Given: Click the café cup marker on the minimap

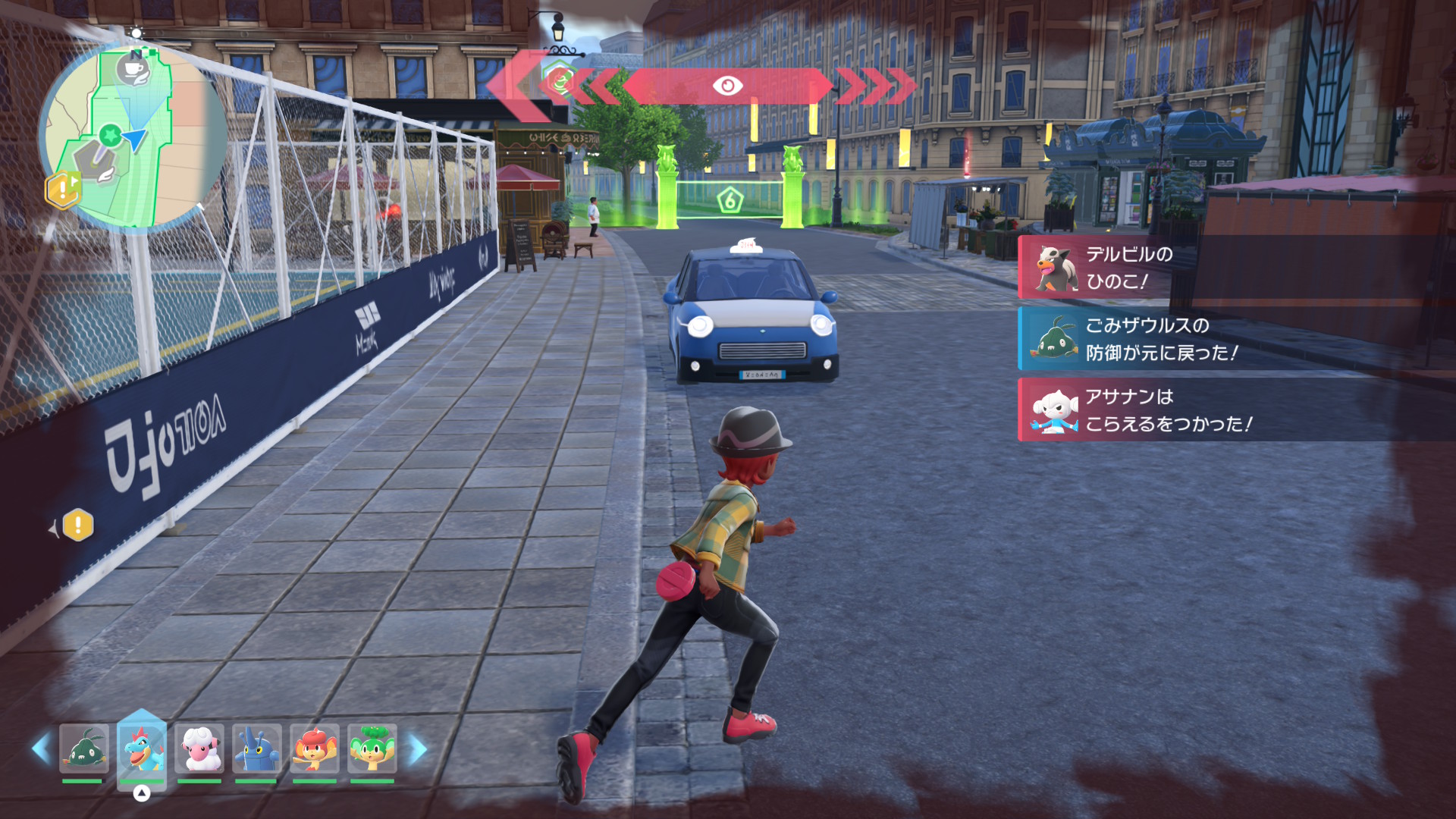Looking at the screenshot, I should (133, 70).
